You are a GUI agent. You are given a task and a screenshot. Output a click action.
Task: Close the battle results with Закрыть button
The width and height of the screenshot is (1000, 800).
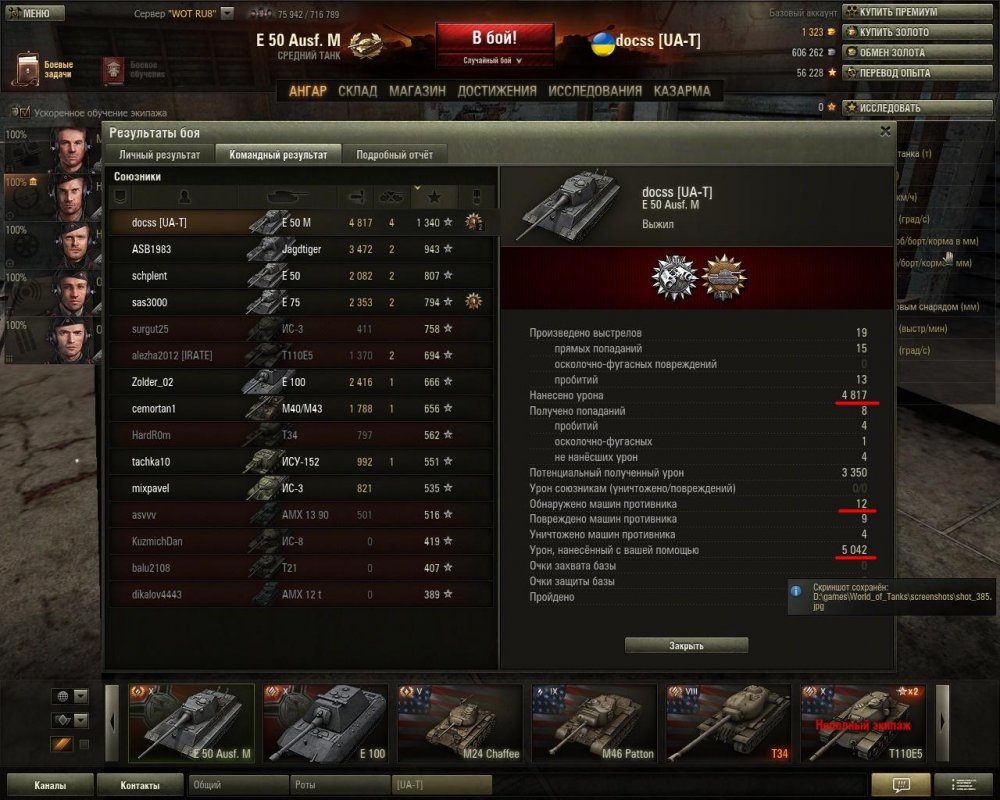686,646
